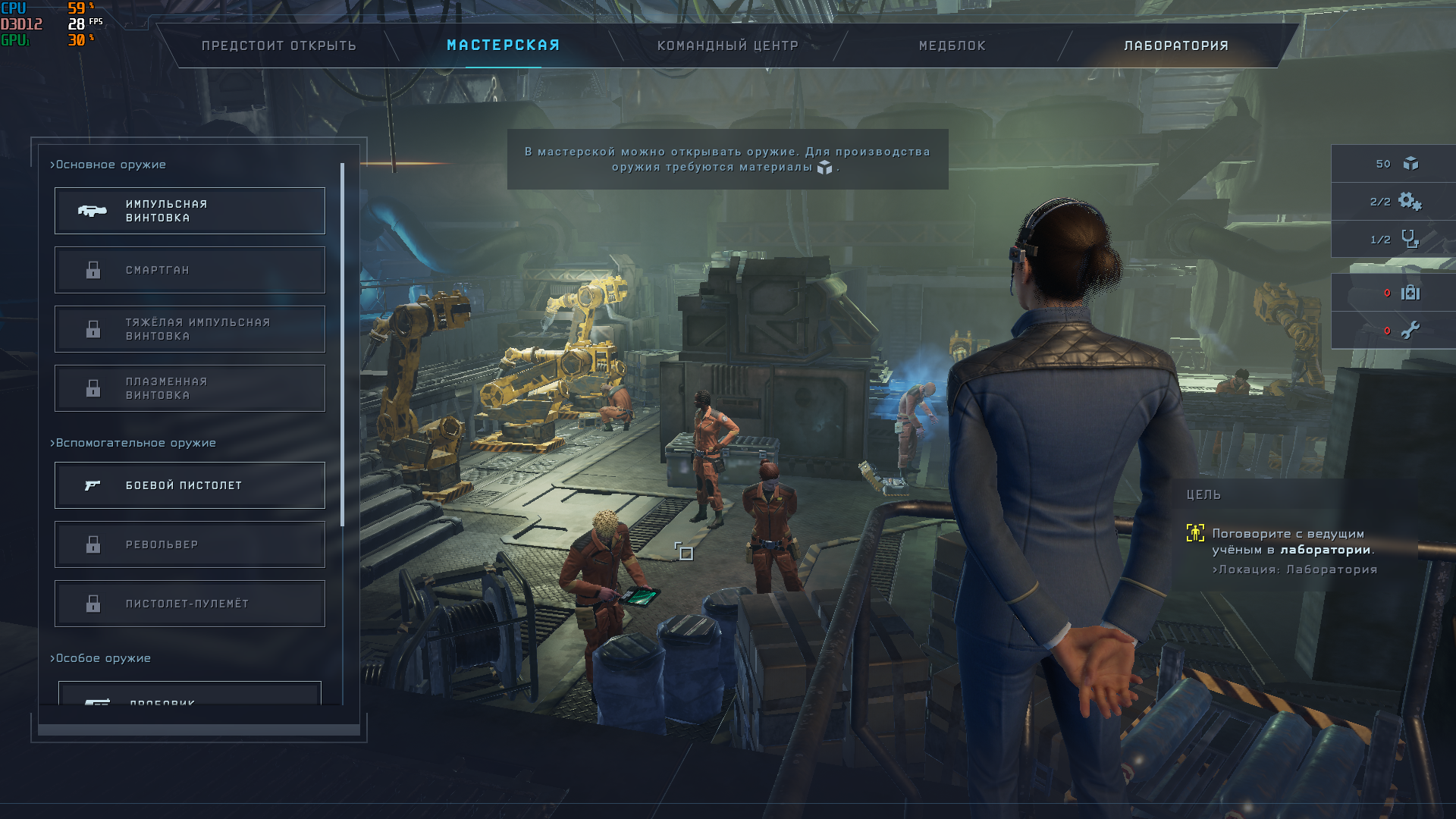Screen dimensions: 1456x819
Task: Open the objective about the лаборатории scientist
Action: (x=1292, y=541)
